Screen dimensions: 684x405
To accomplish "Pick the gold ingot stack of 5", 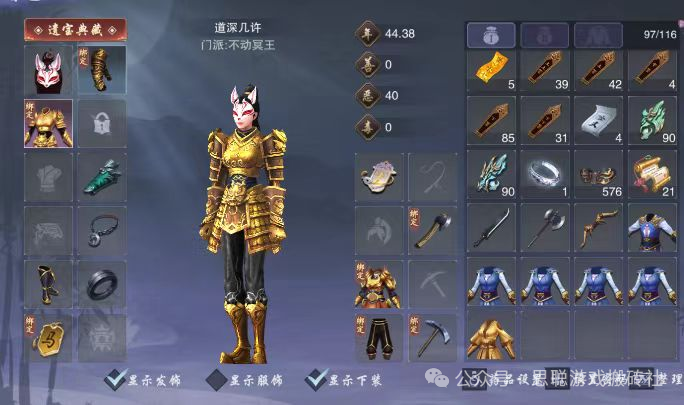I will click(490, 71).
